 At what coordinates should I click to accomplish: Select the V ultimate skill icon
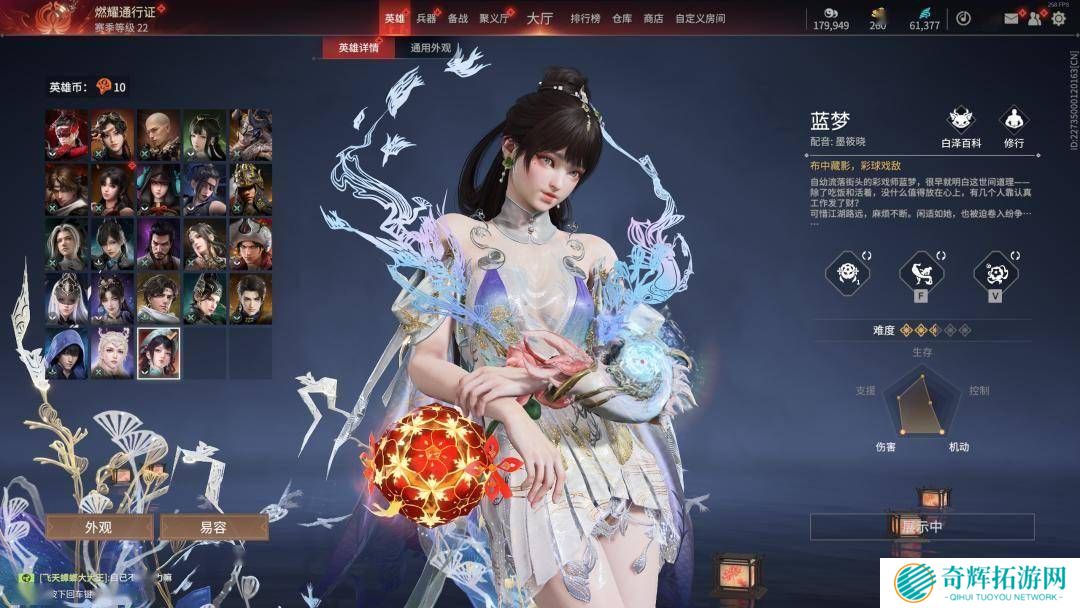point(995,272)
